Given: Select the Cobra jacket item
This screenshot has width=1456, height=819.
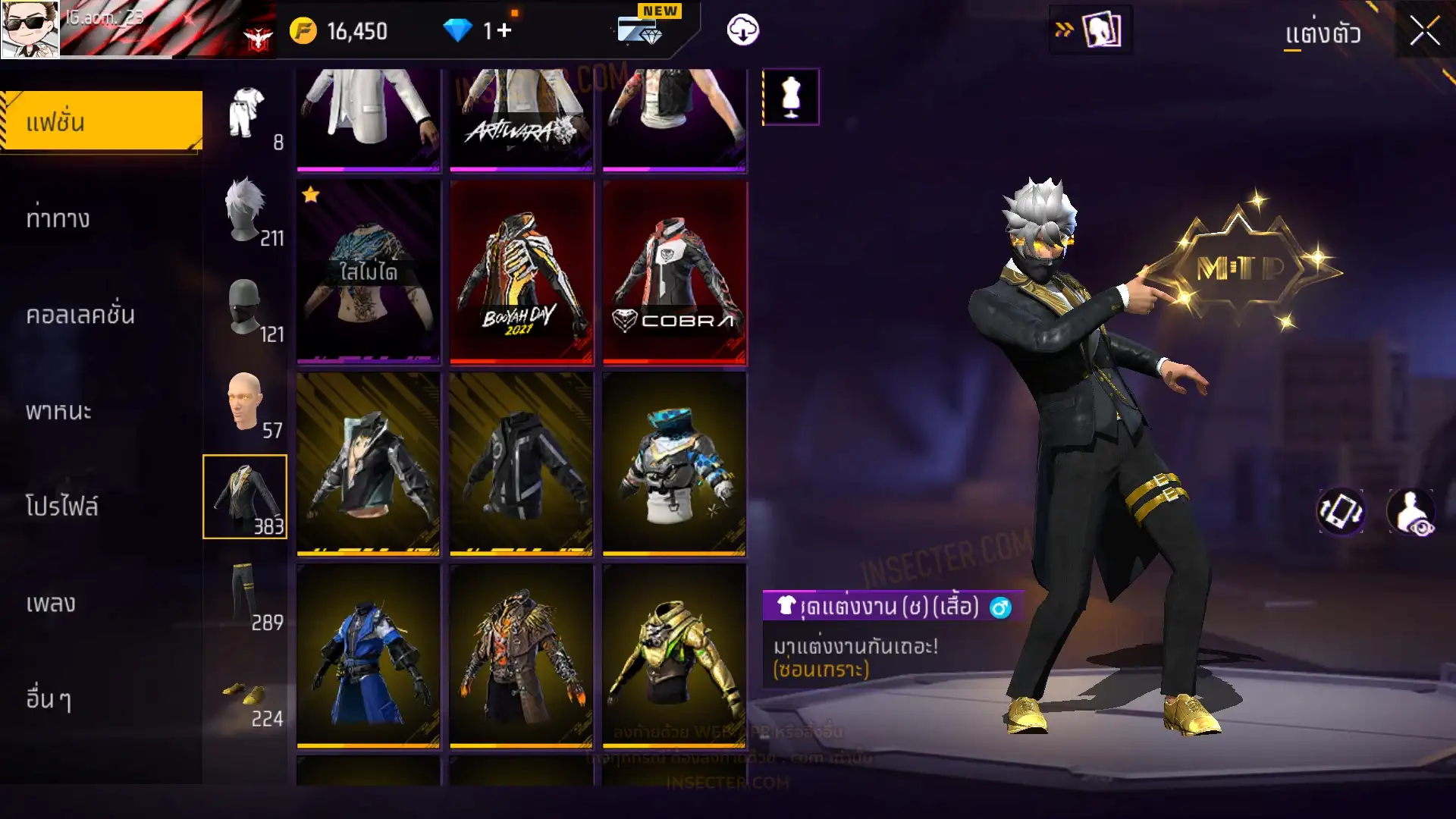Looking at the screenshot, I should click(x=674, y=273).
